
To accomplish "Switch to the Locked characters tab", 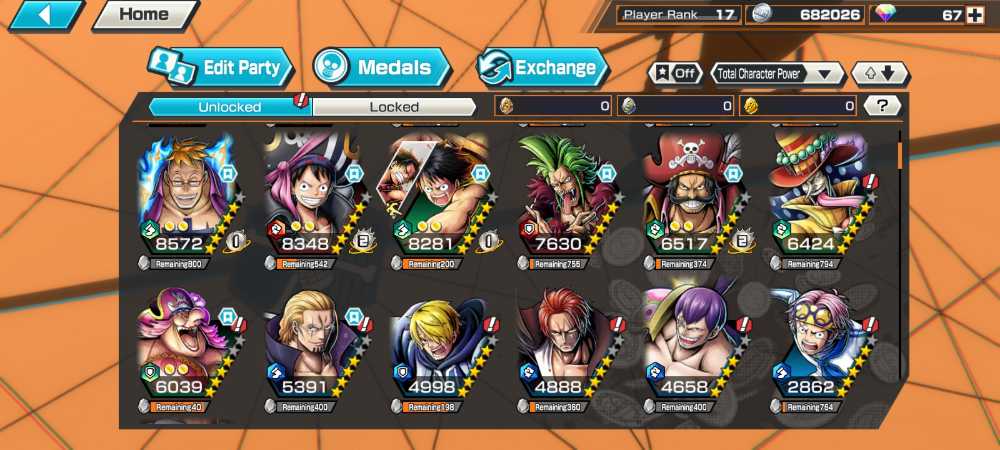I will click(394, 107).
